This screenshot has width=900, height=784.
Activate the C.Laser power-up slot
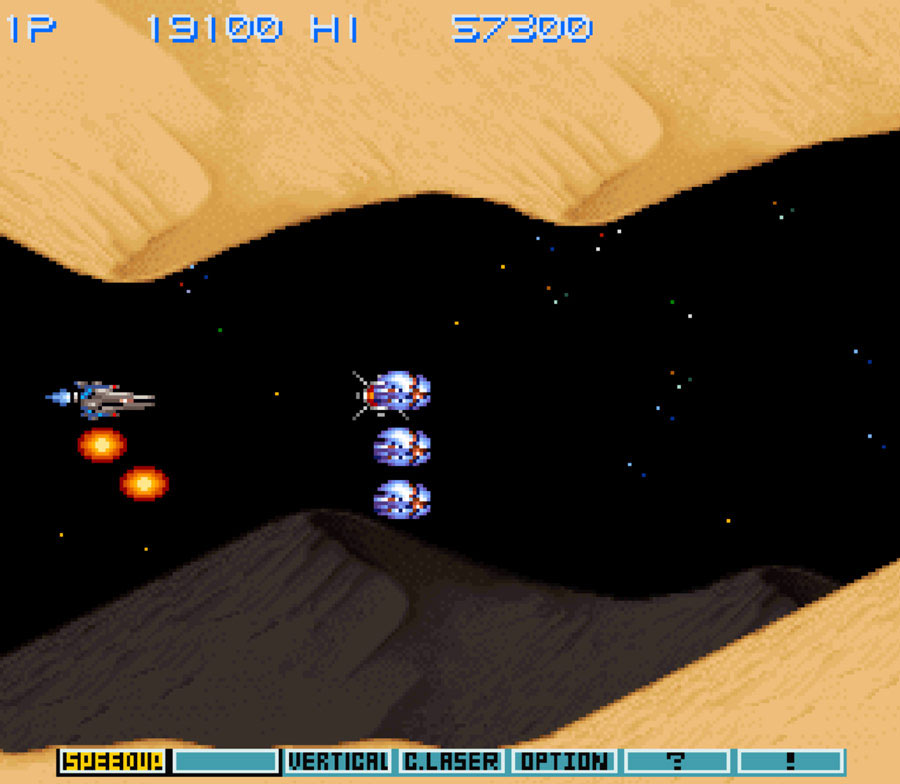(x=452, y=761)
